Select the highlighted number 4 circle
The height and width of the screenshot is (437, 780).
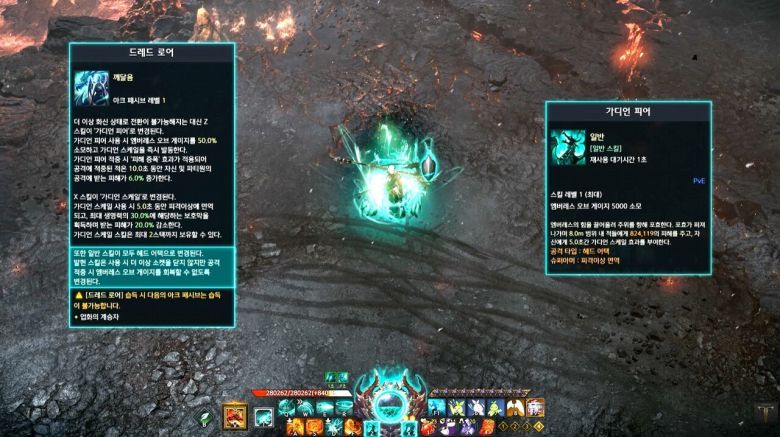[x=541, y=427]
